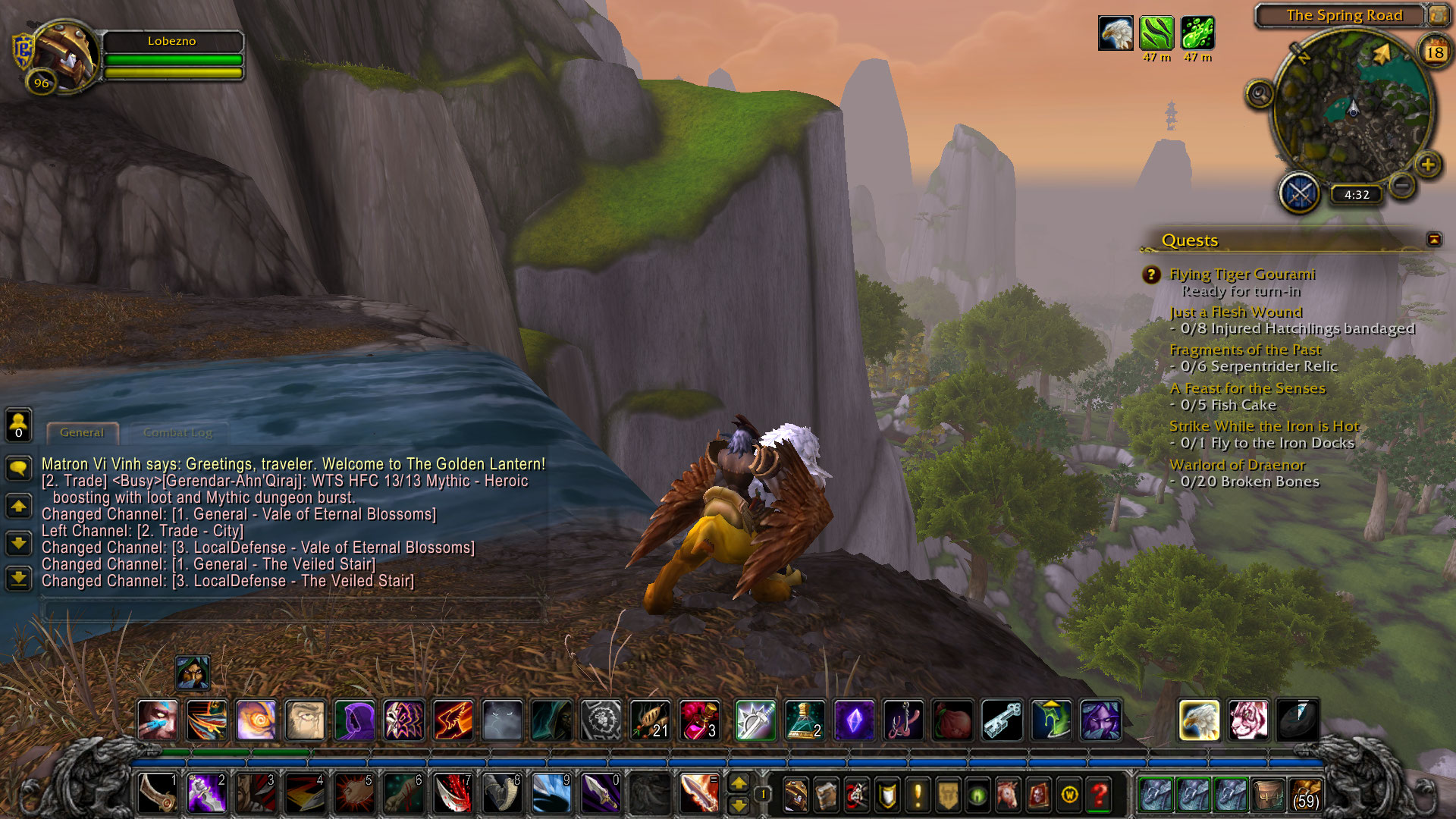Open the calendar showing day 18
This screenshot has height=819, width=1456.
coord(1434,52)
